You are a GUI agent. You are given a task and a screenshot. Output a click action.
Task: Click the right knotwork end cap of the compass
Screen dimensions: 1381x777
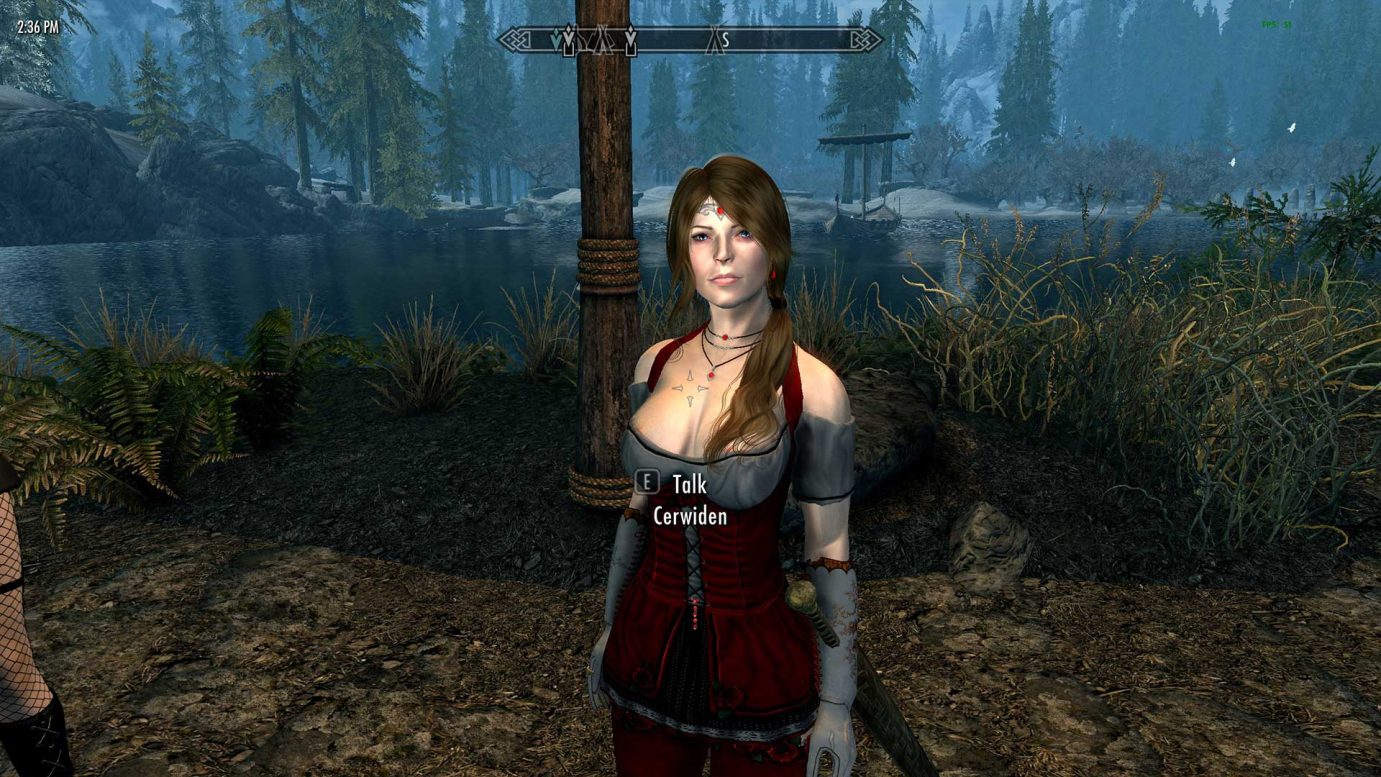[x=866, y=39]
